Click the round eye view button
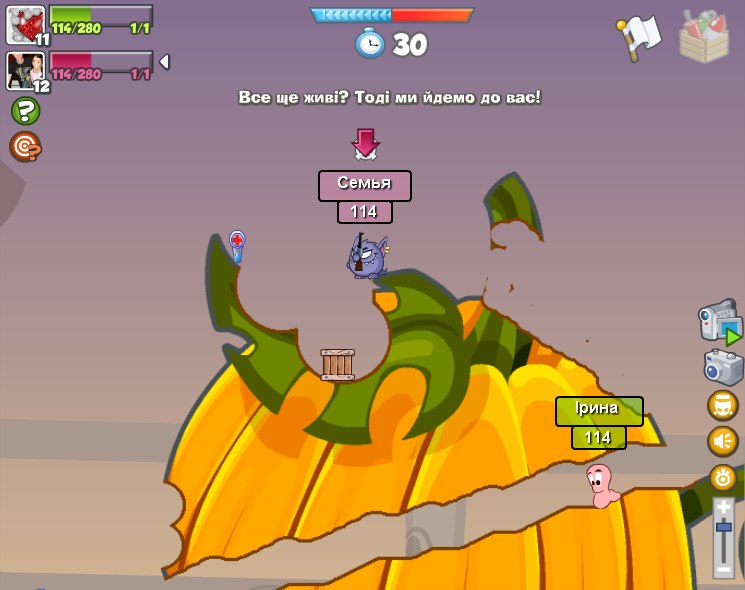This screenshot has height=590, width=745. point(723,477)
